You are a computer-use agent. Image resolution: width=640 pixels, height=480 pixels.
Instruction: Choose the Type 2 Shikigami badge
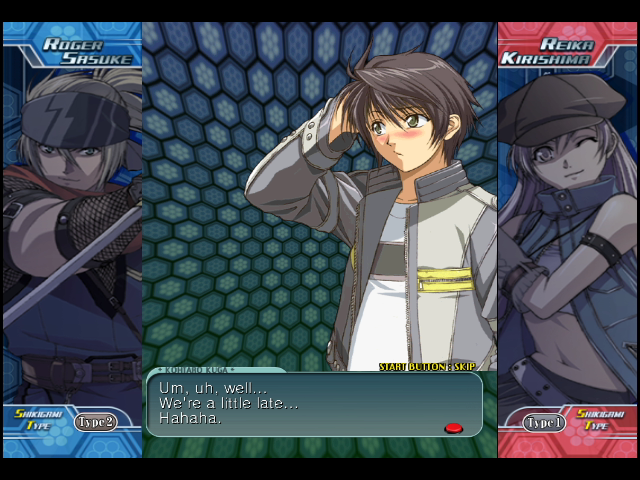pyautogui.click(x=95, y=422)
